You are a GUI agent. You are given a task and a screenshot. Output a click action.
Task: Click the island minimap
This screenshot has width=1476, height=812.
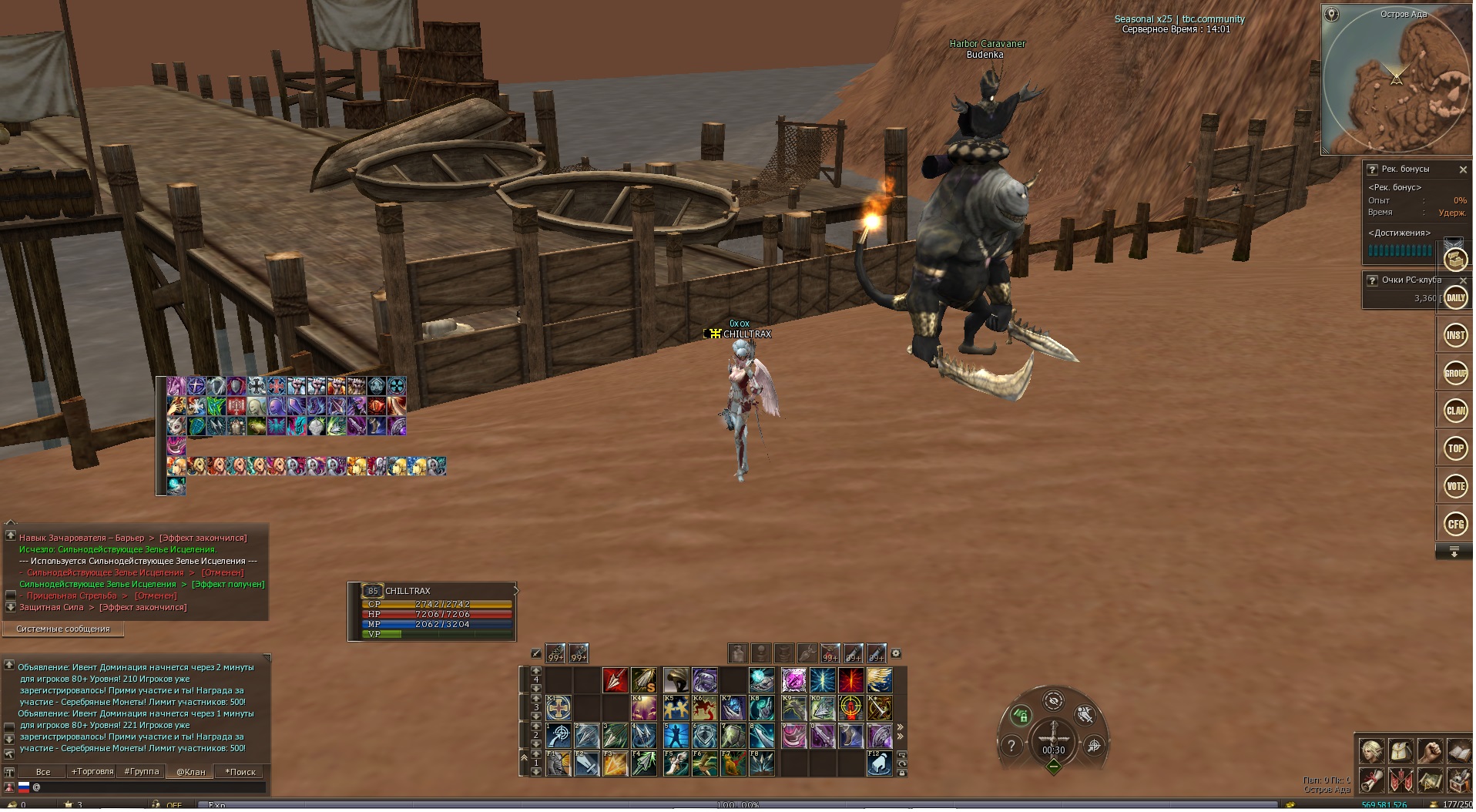tap(1395, 80)
